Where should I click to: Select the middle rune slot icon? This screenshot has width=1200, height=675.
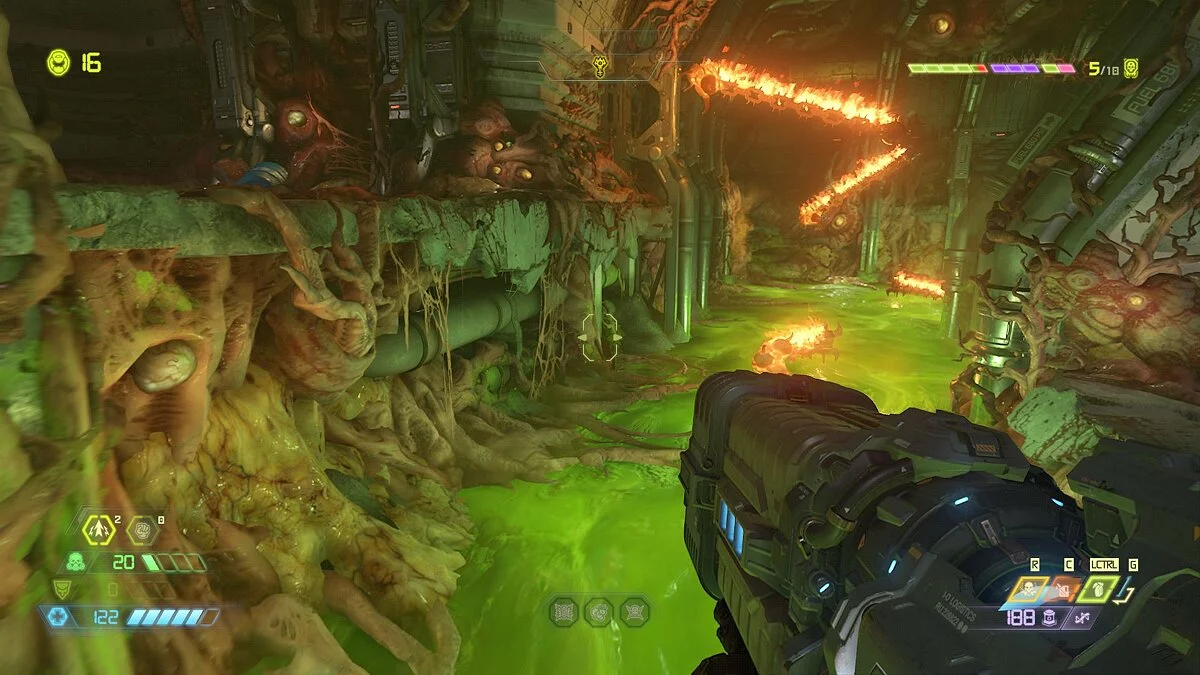[599, 611]
